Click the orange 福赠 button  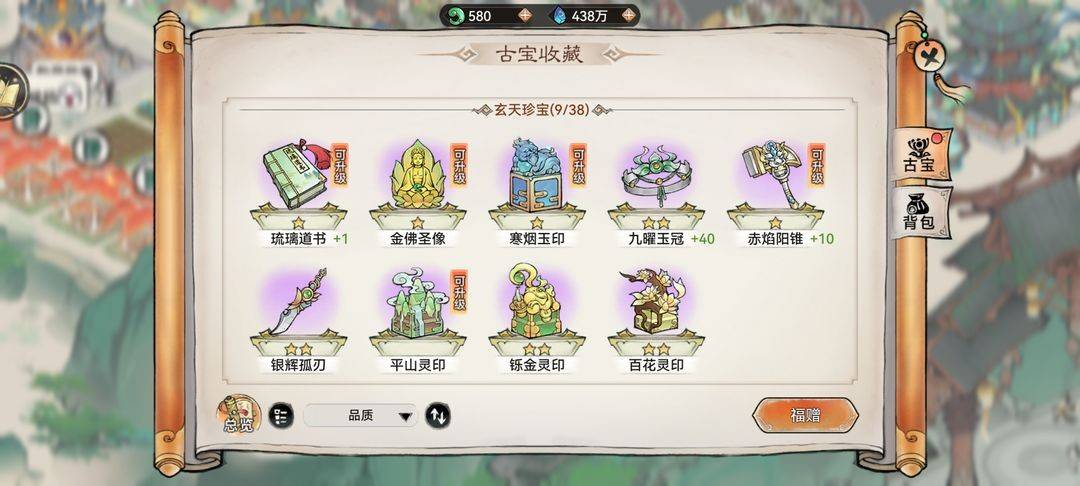(x=805, y=415)
